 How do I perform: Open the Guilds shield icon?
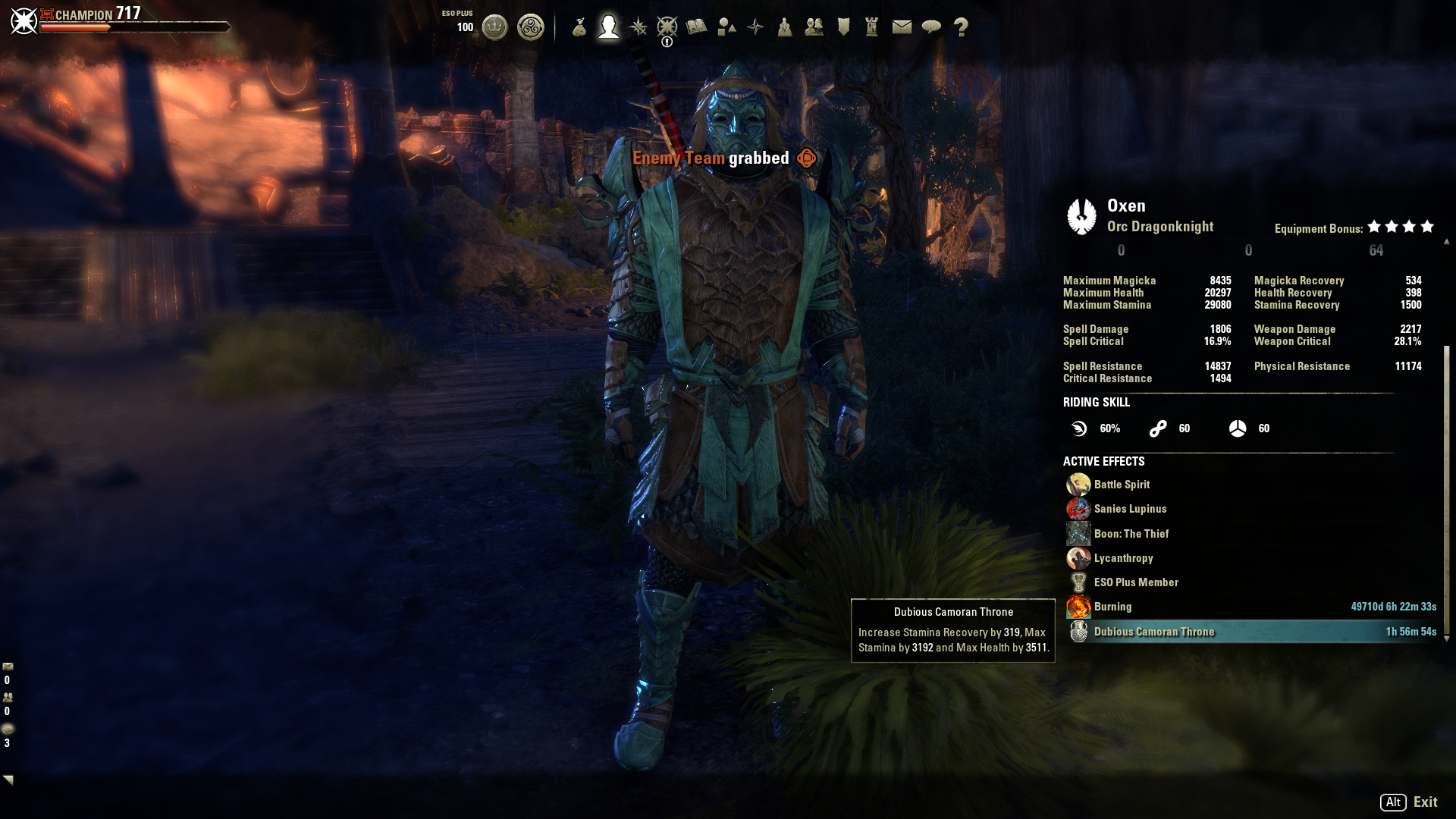coord(844,25)
